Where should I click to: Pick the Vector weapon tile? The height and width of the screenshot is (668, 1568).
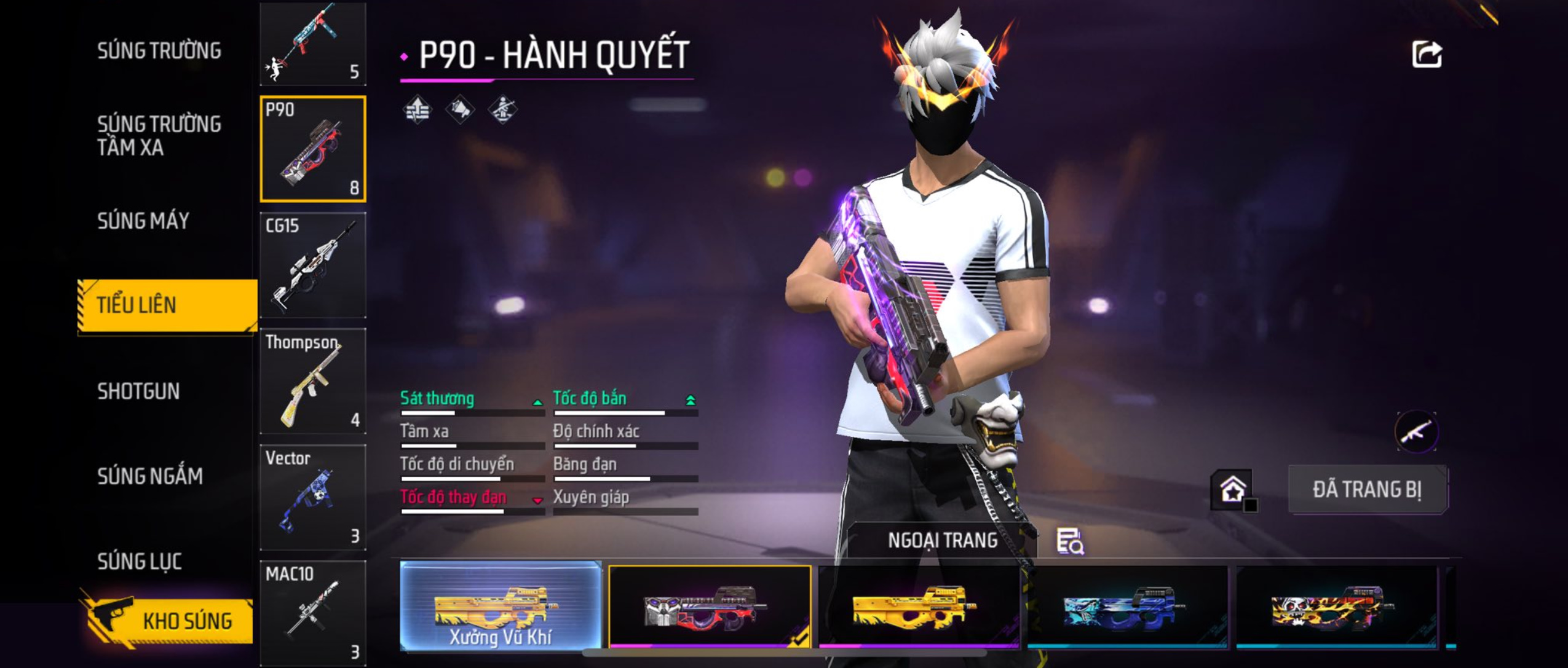[313, 497]
